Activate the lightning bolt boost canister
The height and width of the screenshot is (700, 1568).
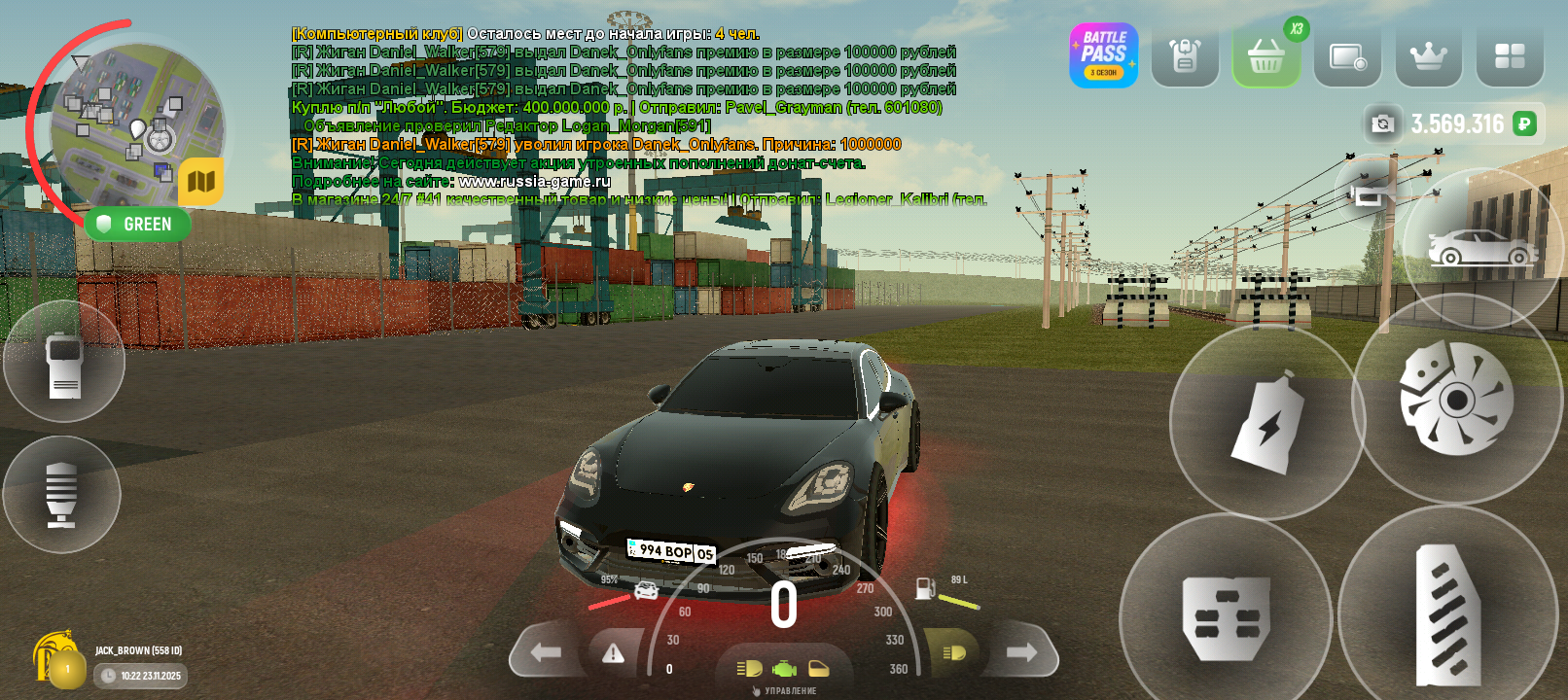click(x=1267, y=422)
